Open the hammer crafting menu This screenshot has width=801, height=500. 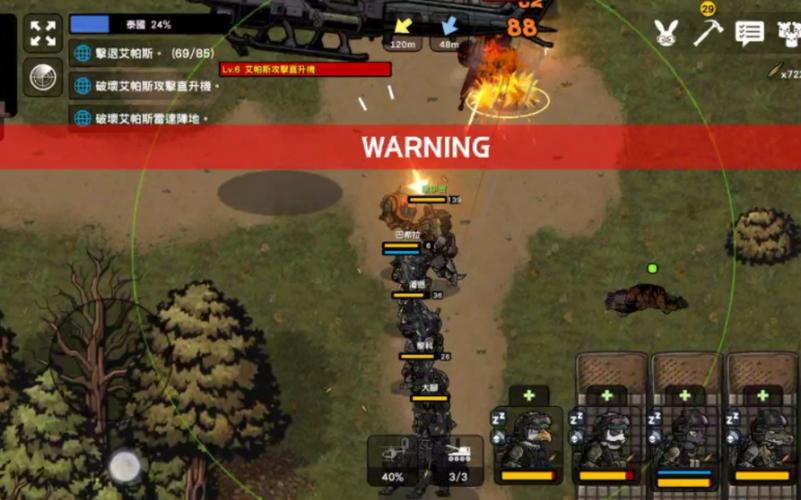pos(708,32)
